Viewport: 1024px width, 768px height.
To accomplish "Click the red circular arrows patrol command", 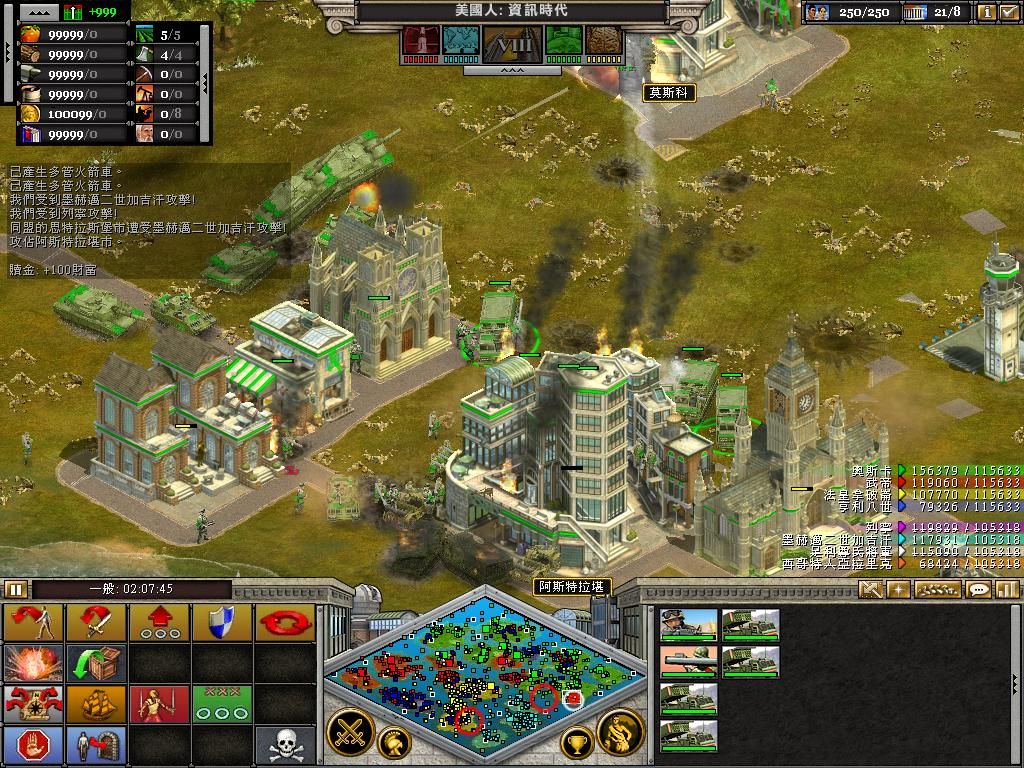I will pos(284,622).
